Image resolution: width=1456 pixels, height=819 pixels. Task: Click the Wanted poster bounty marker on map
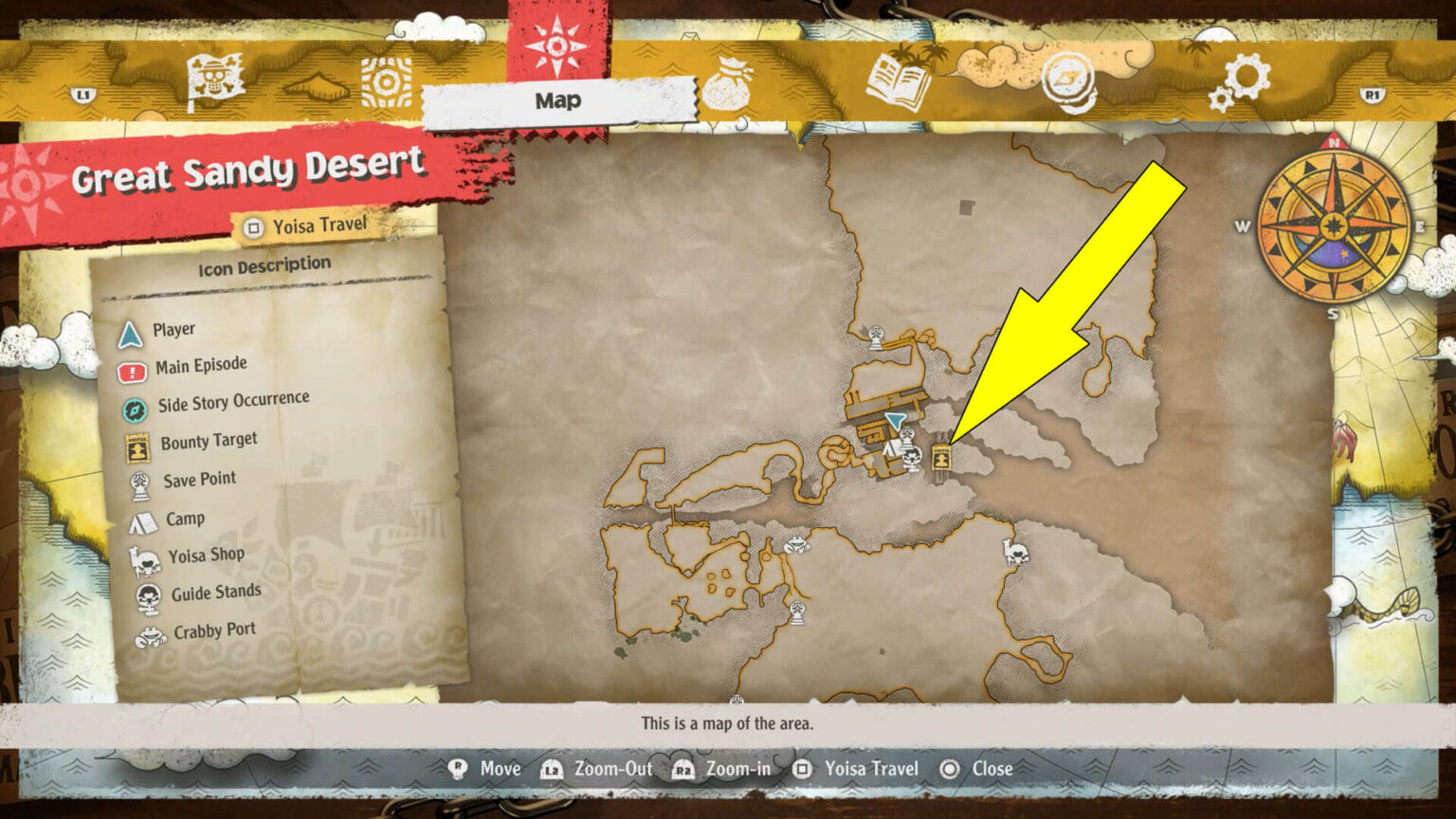click(x=940, y=458)
